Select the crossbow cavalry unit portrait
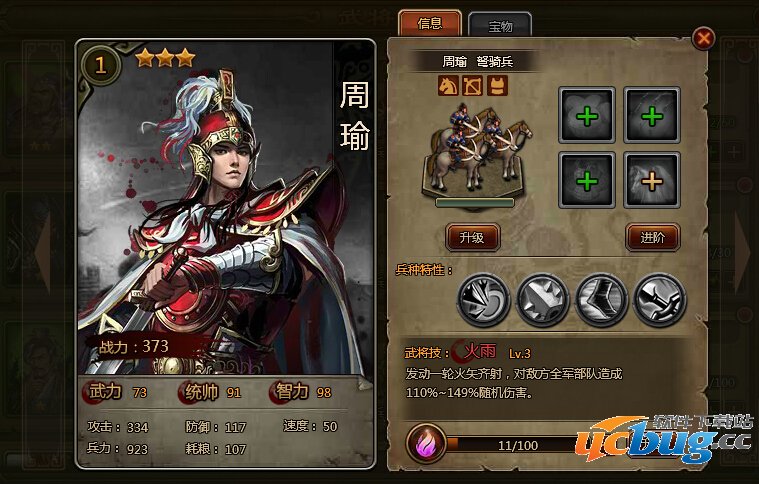 [472, 152]
